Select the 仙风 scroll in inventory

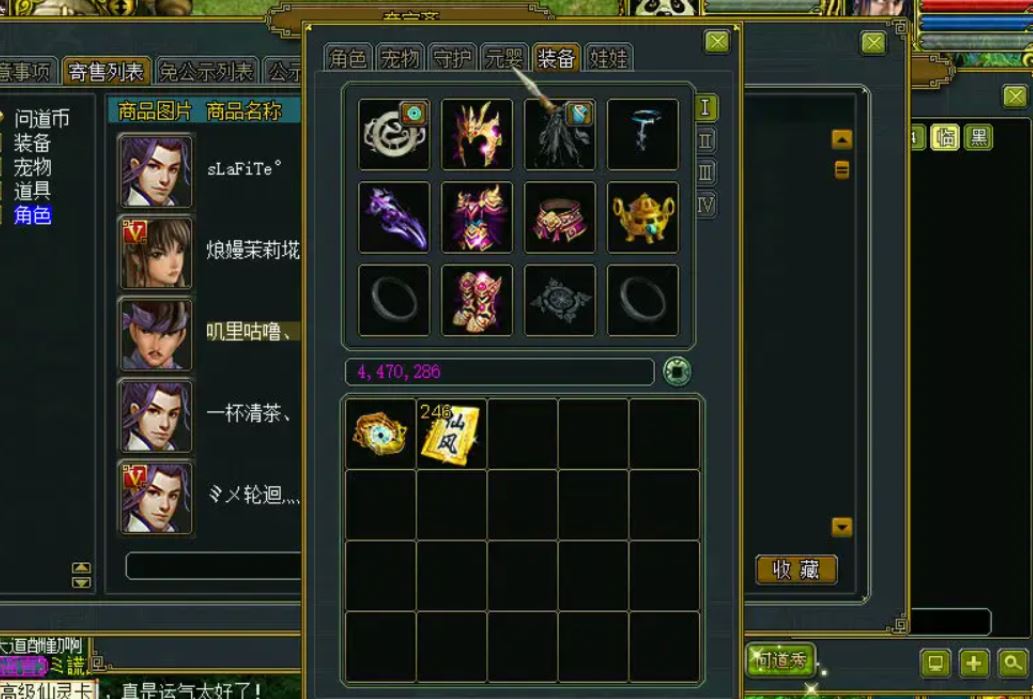click(x=452, y=434)
